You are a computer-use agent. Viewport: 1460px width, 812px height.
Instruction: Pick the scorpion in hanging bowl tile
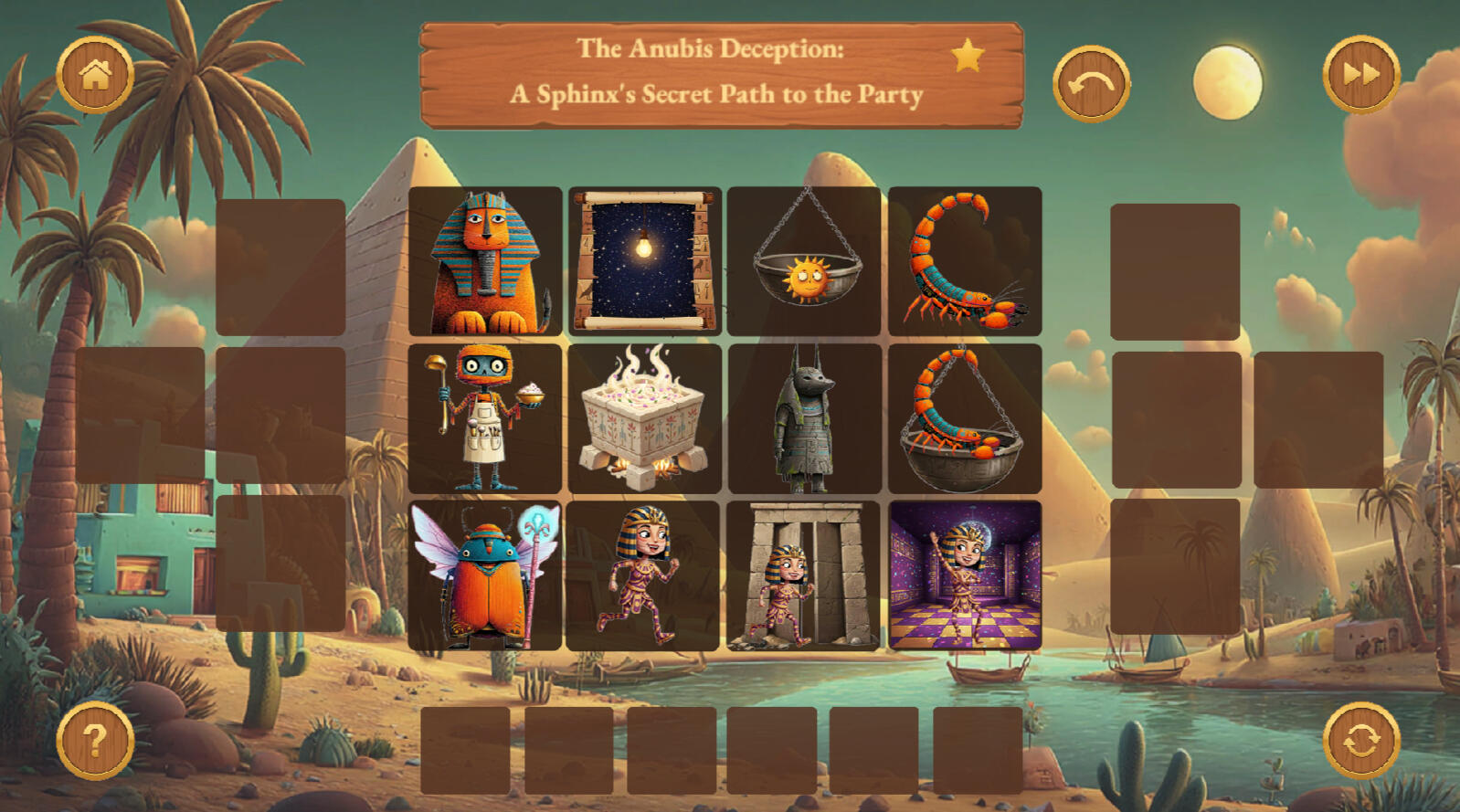965,418
